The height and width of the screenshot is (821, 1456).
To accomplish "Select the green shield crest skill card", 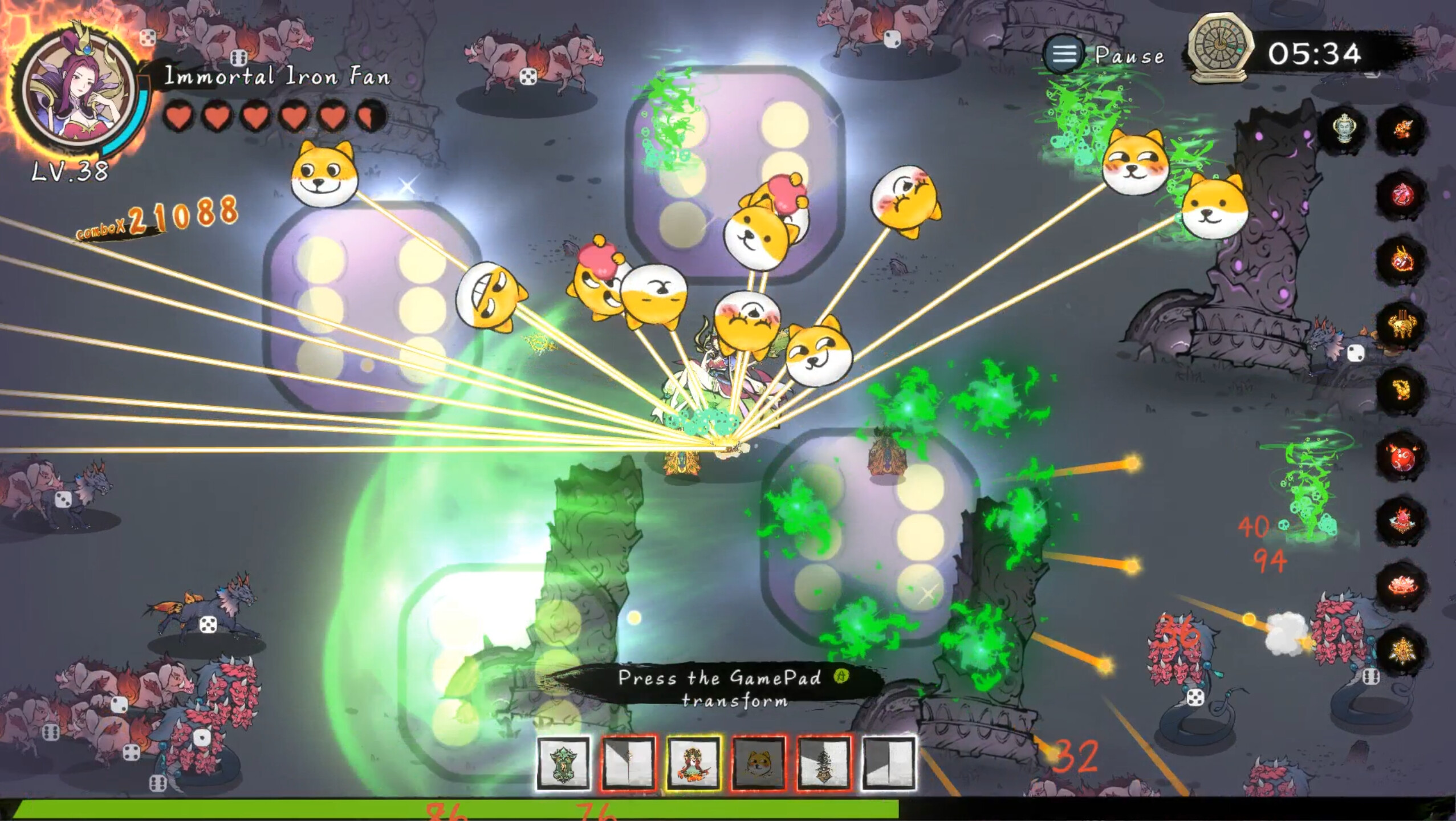I will click(564, 764).
